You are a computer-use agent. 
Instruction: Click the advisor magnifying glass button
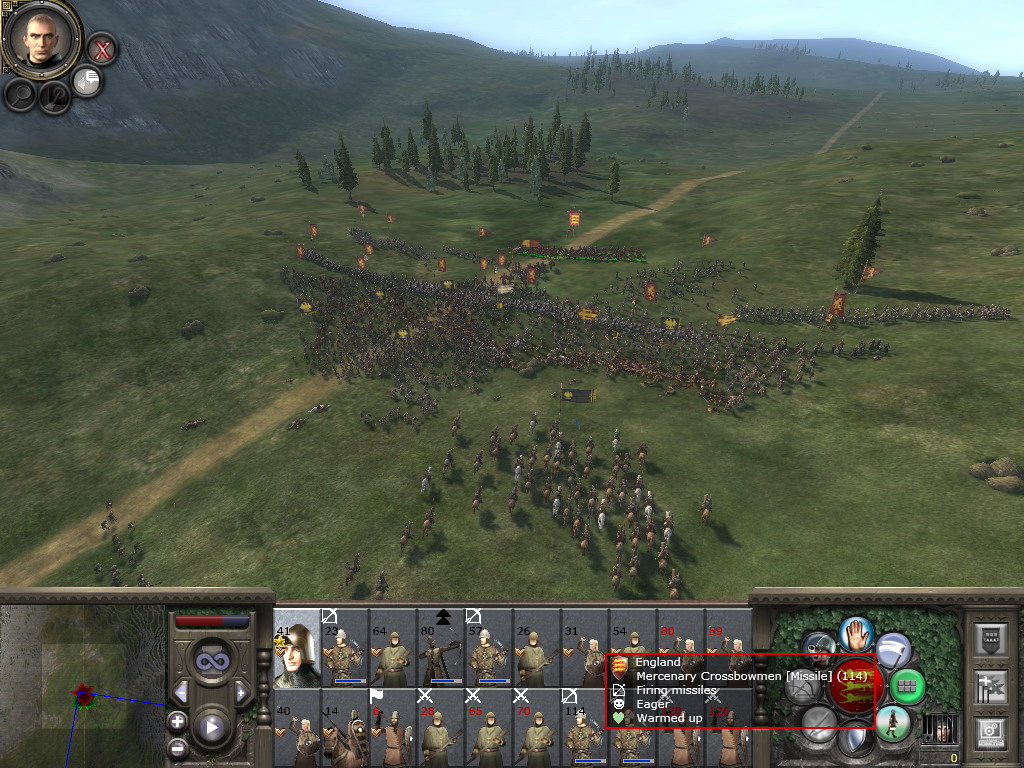pyautogui.click(x=20, y=94)
